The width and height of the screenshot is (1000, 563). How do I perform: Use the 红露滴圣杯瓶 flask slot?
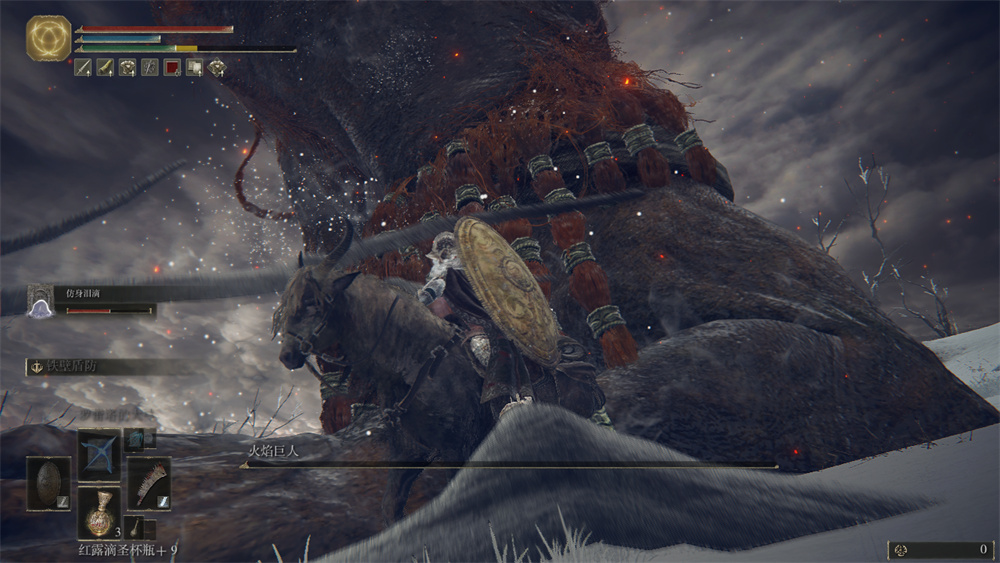click(x=99, y=512)
